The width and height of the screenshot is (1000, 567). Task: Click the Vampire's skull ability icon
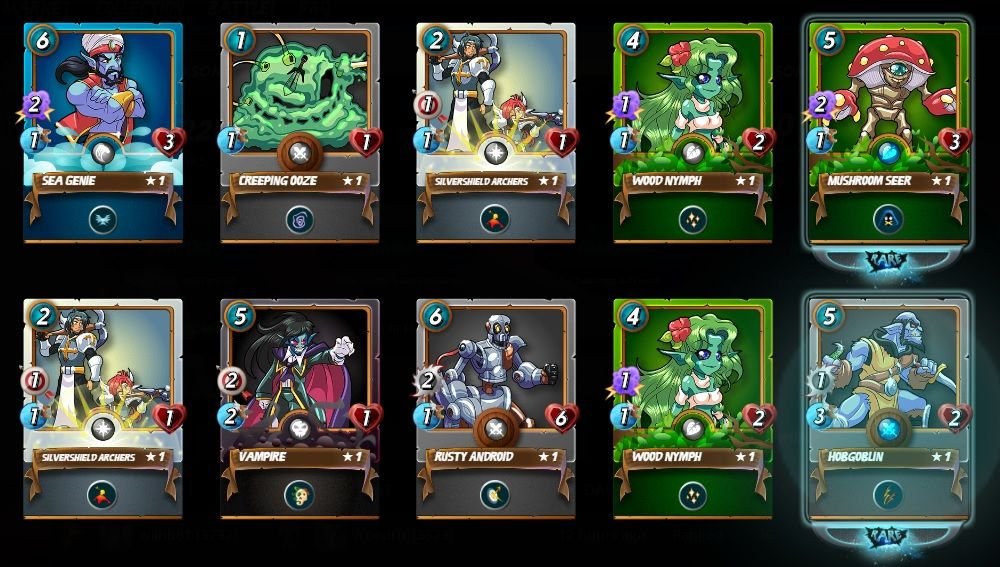(298, 493)
